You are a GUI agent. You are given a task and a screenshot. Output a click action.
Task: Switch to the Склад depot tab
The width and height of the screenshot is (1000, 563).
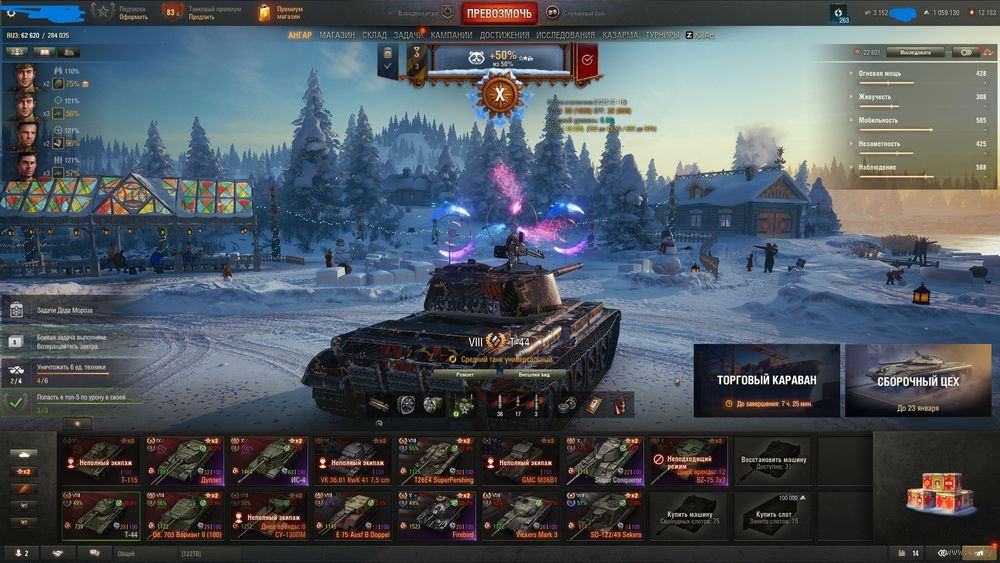[374, 35]
